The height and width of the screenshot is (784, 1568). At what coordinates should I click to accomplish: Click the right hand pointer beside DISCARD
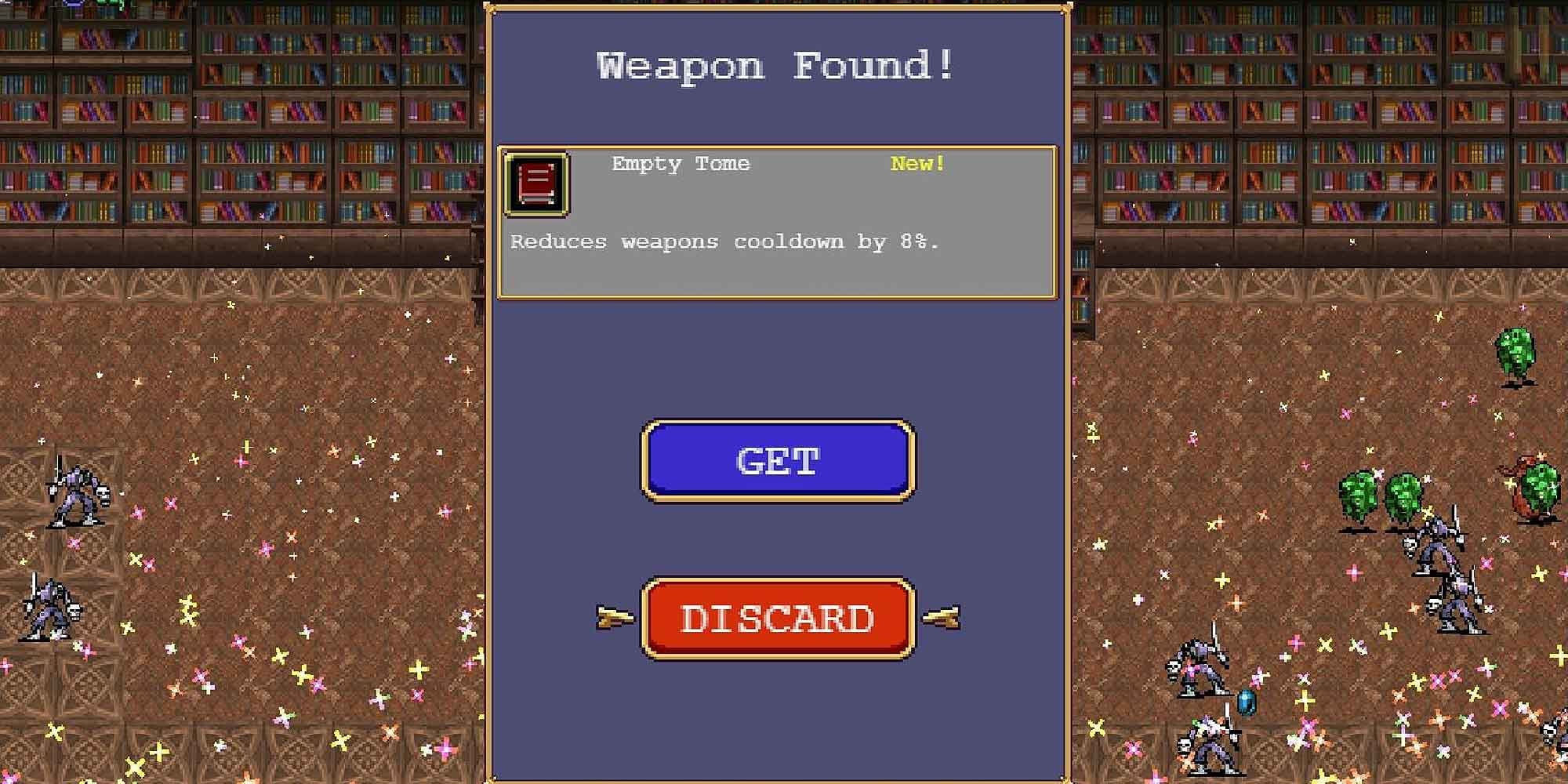click(941, 619)
